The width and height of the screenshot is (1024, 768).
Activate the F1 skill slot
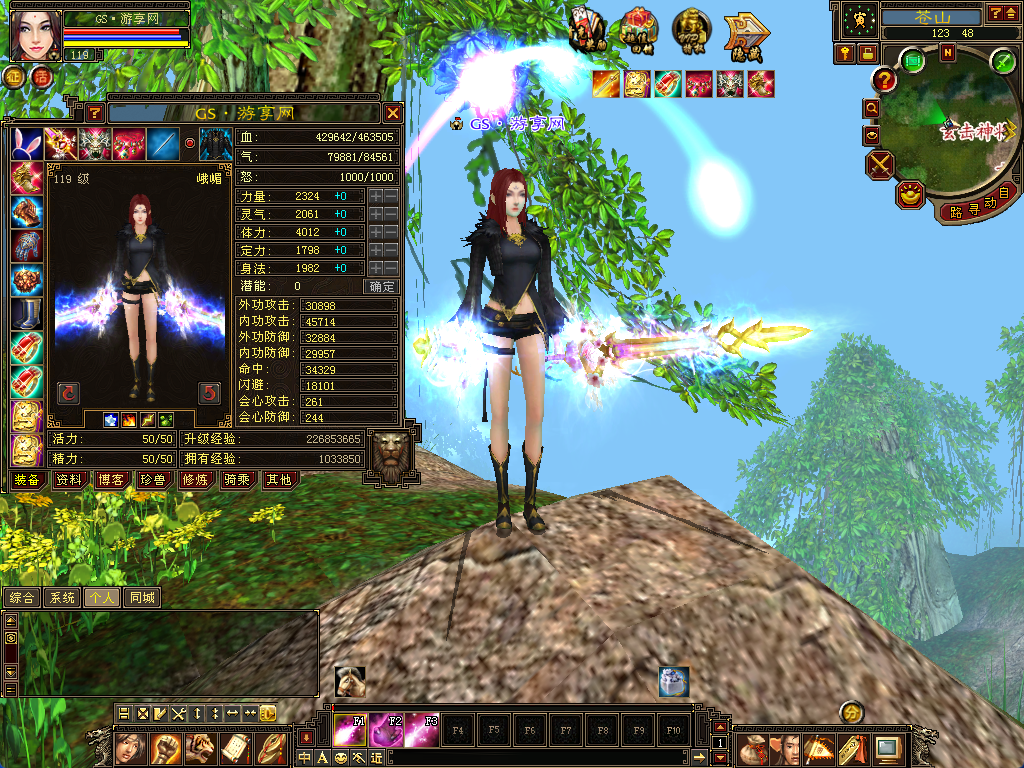(x=350, y=729)
